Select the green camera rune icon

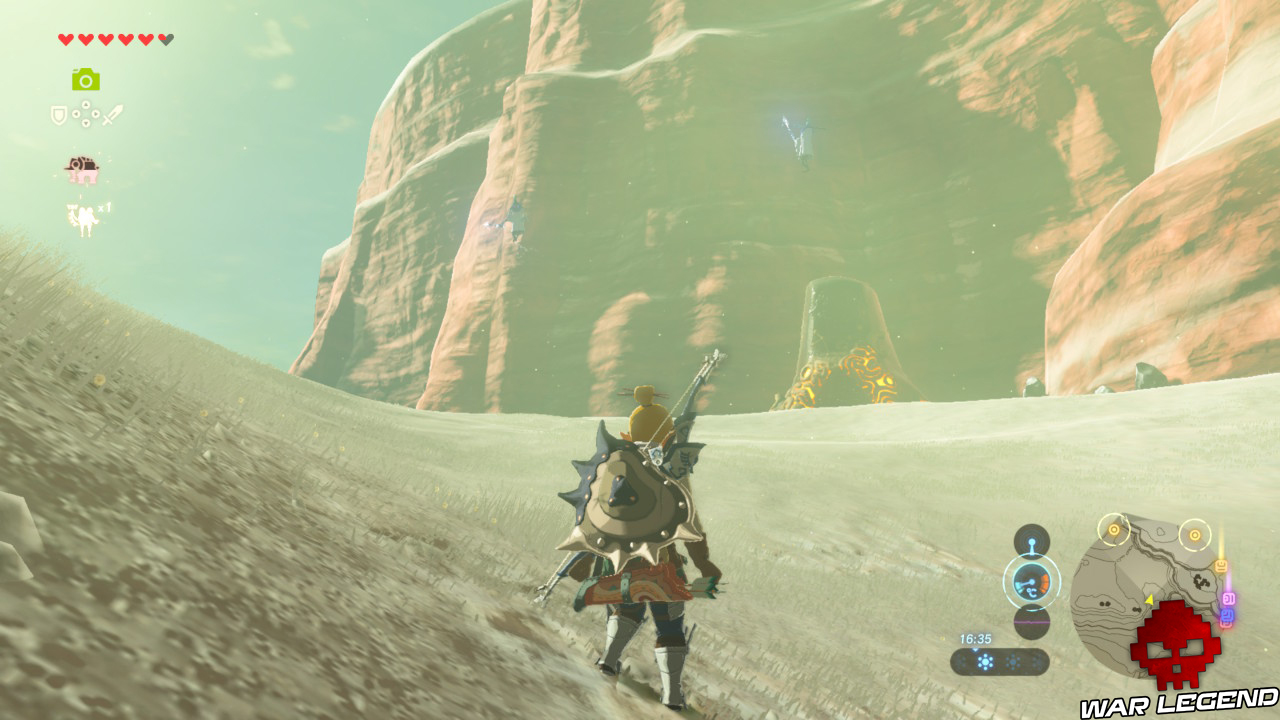pyautogui.click(x=86, y=80)
